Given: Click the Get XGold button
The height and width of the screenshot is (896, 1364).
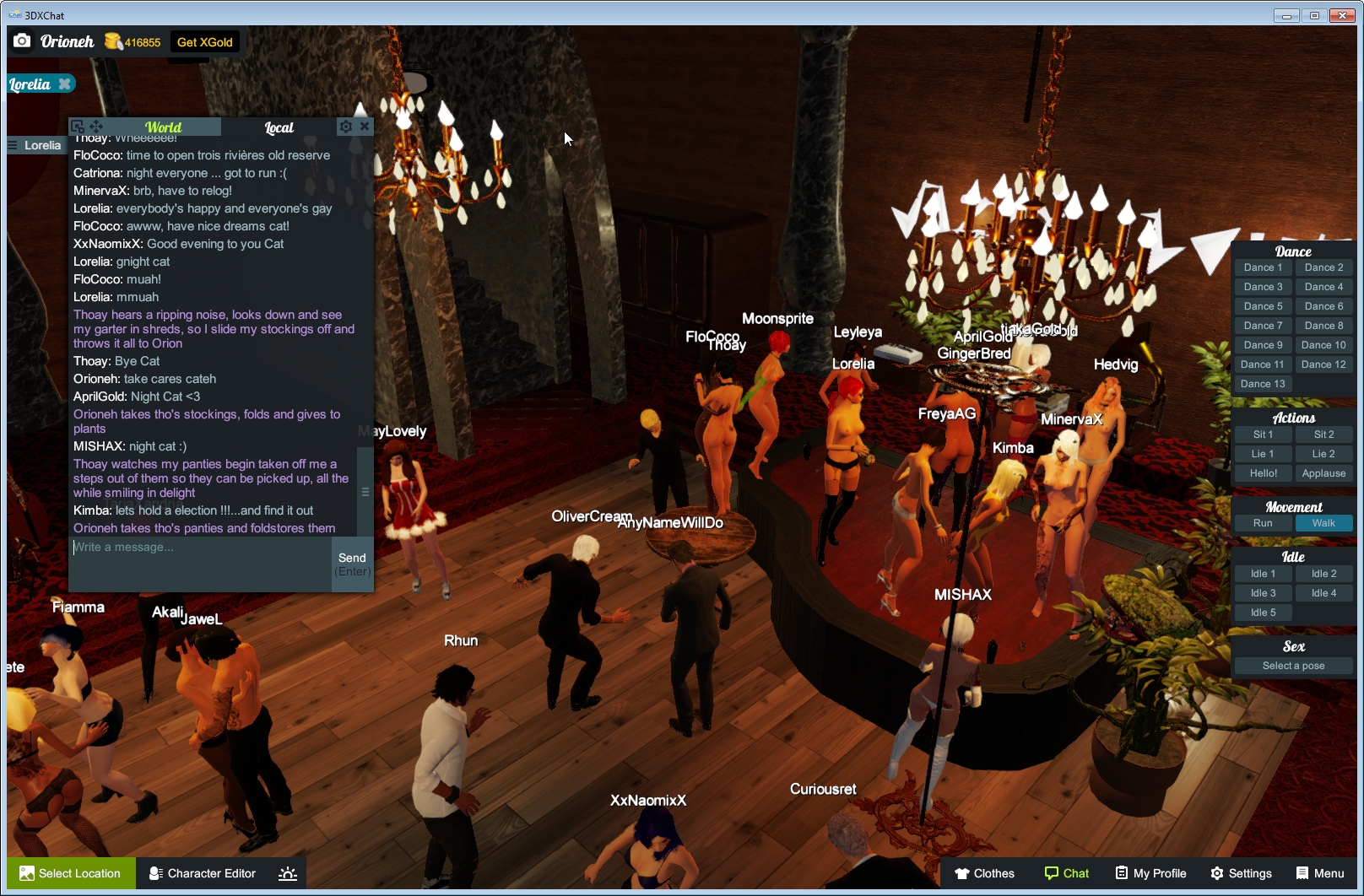Looking at the screenshot, I should (204, 41).
